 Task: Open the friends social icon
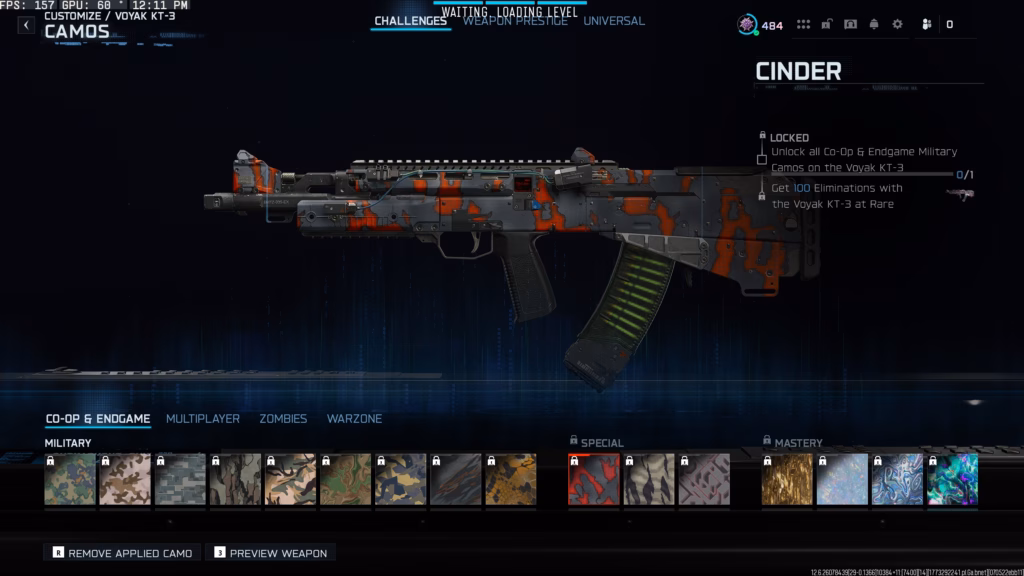pyautogui.click(x=927, y=25)
